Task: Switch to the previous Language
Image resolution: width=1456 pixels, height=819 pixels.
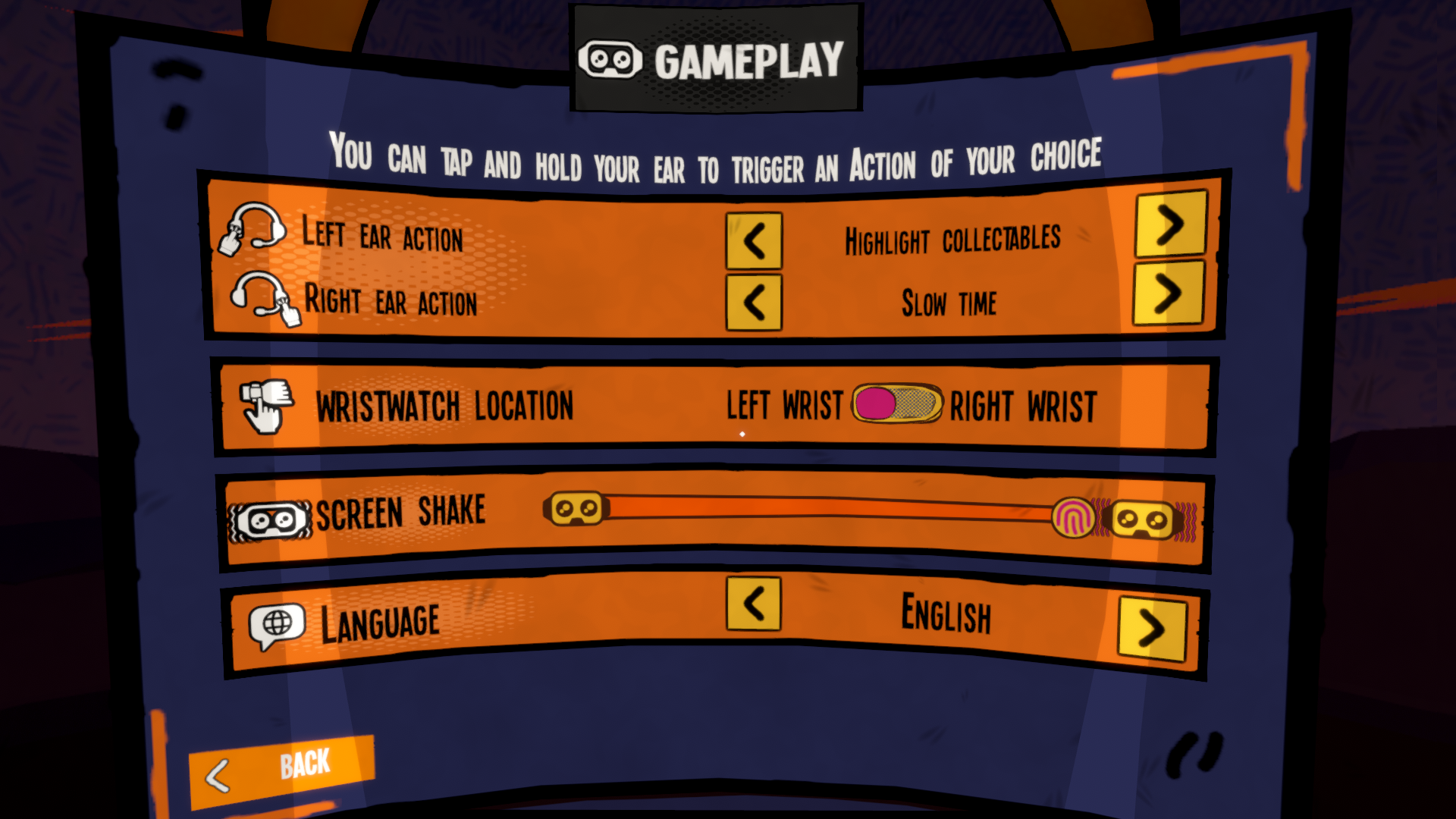Action: coord(754,604)
